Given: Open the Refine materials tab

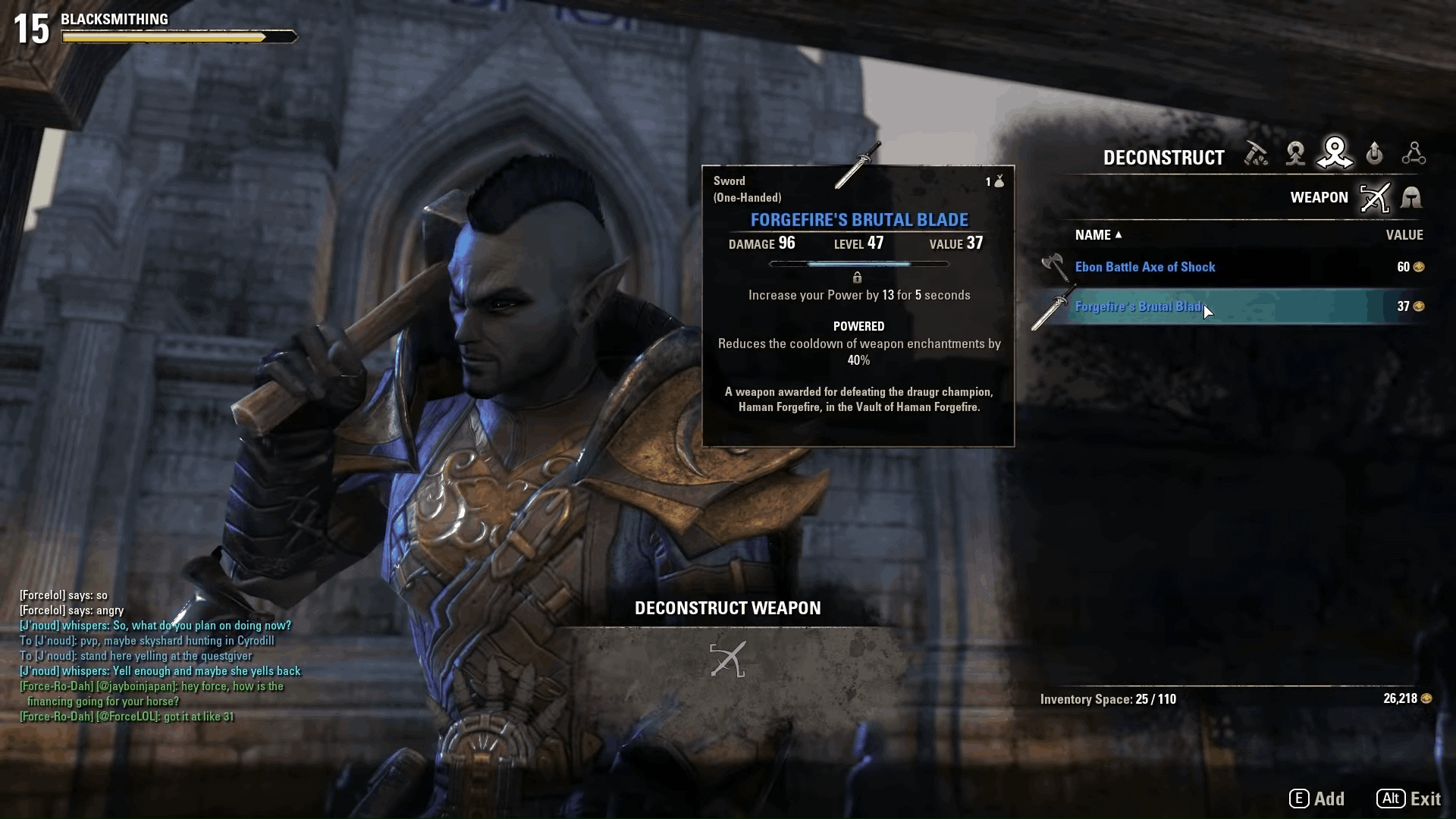Looking at the screenshot, I should [x=1257, y=154].
